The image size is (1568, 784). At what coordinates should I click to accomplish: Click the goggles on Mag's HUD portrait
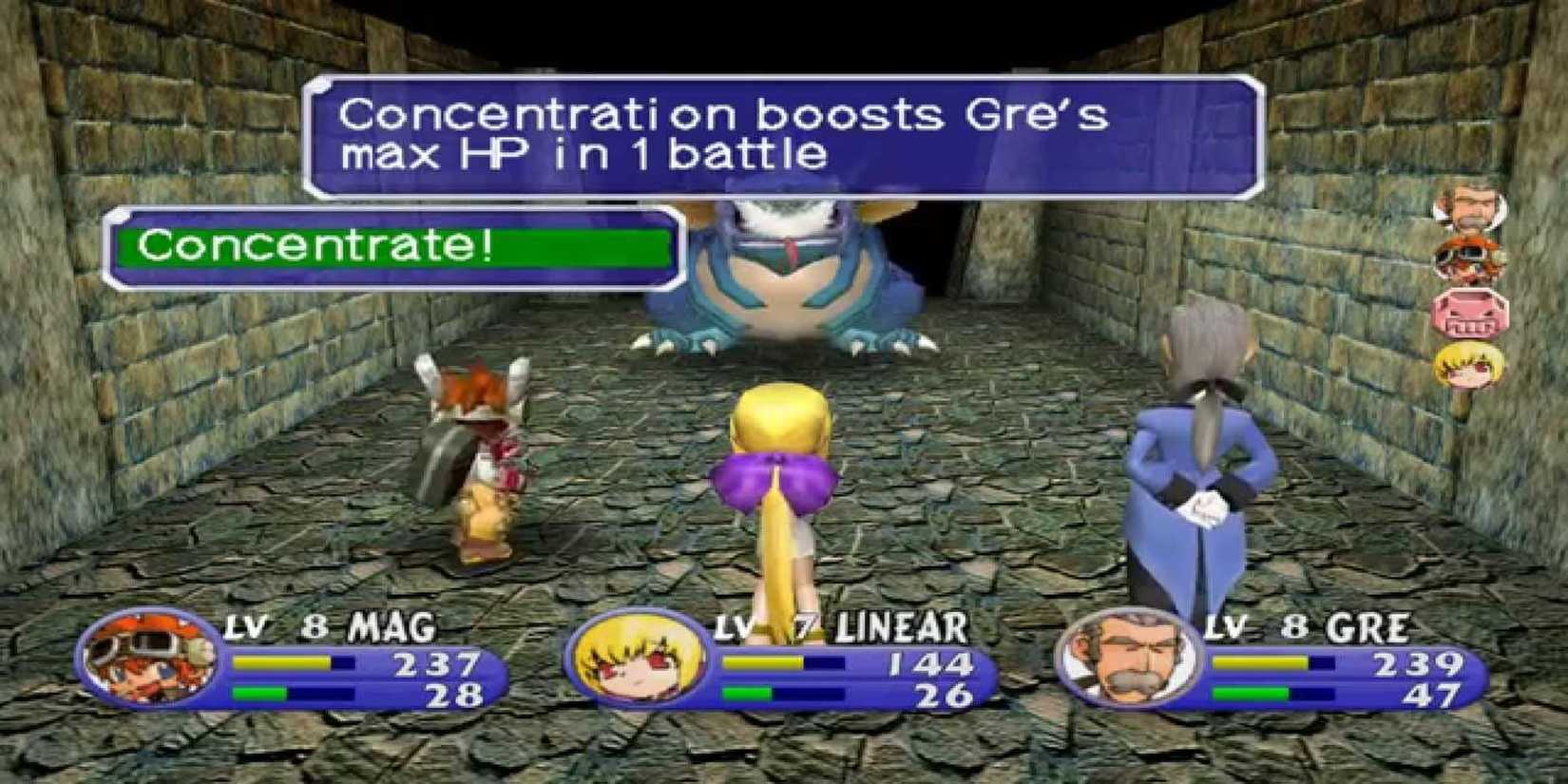[x=152, y=644]
